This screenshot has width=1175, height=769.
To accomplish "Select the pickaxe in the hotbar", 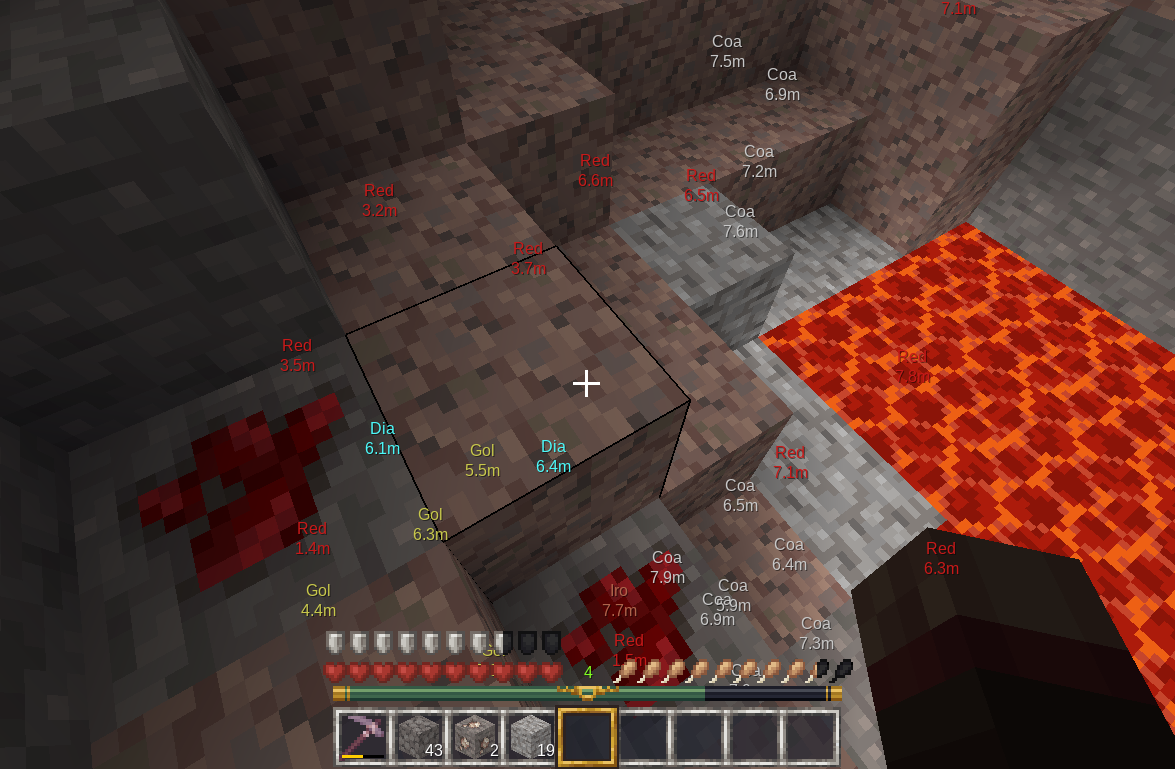I will [x=362, y=737].
